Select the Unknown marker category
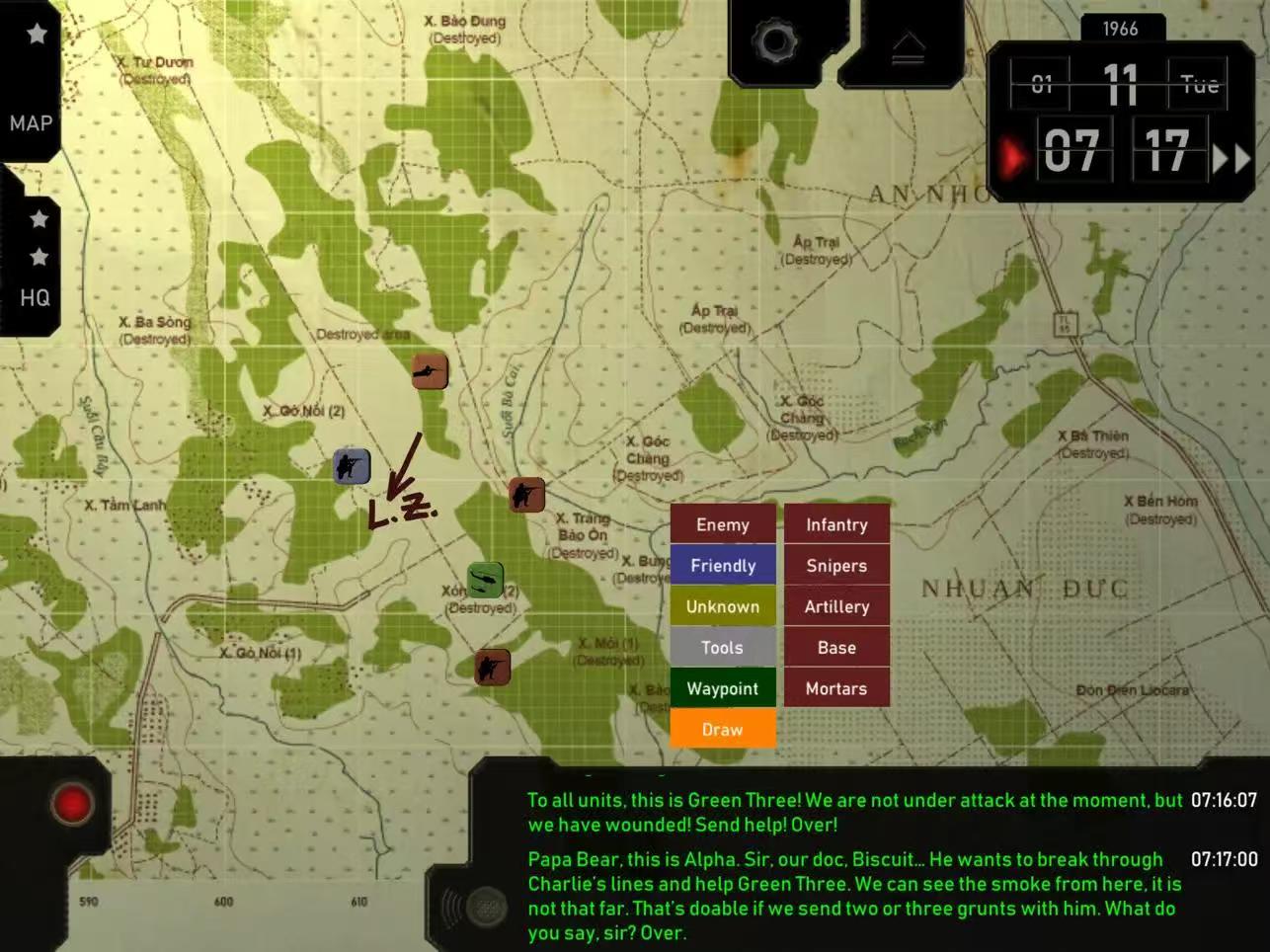Image resolution: width=1270 pixels, height=952 pixels. pos(723,606)
